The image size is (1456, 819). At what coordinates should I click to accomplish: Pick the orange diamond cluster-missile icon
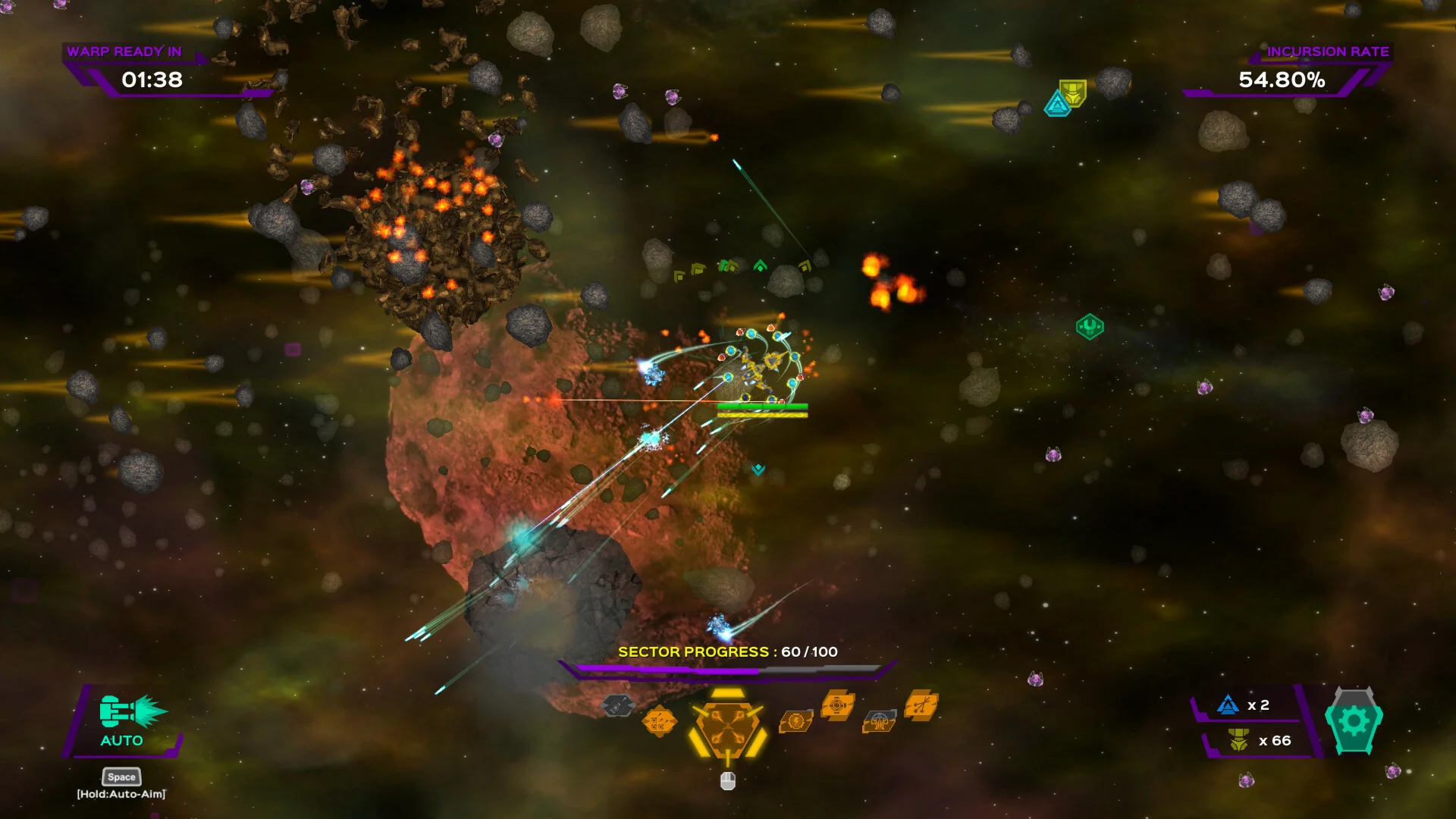(x=658, y=721)
